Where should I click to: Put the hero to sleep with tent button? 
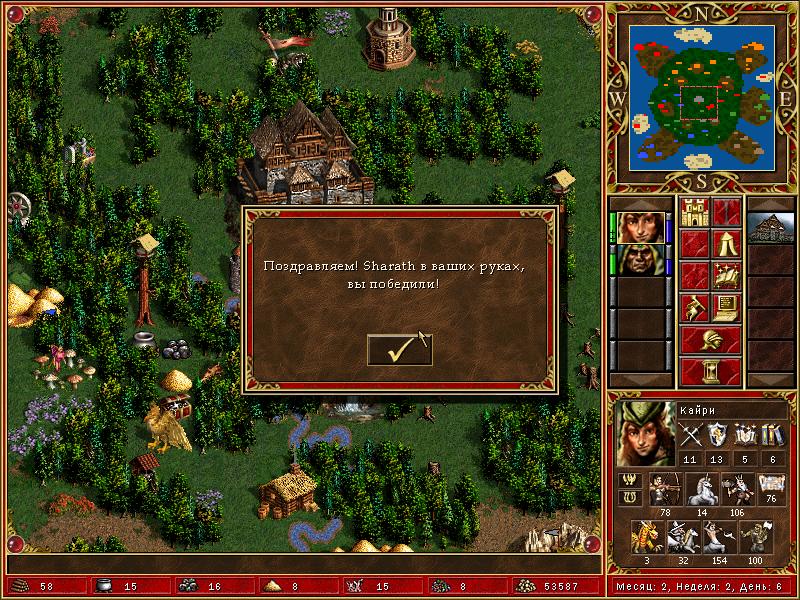(726, 243)
